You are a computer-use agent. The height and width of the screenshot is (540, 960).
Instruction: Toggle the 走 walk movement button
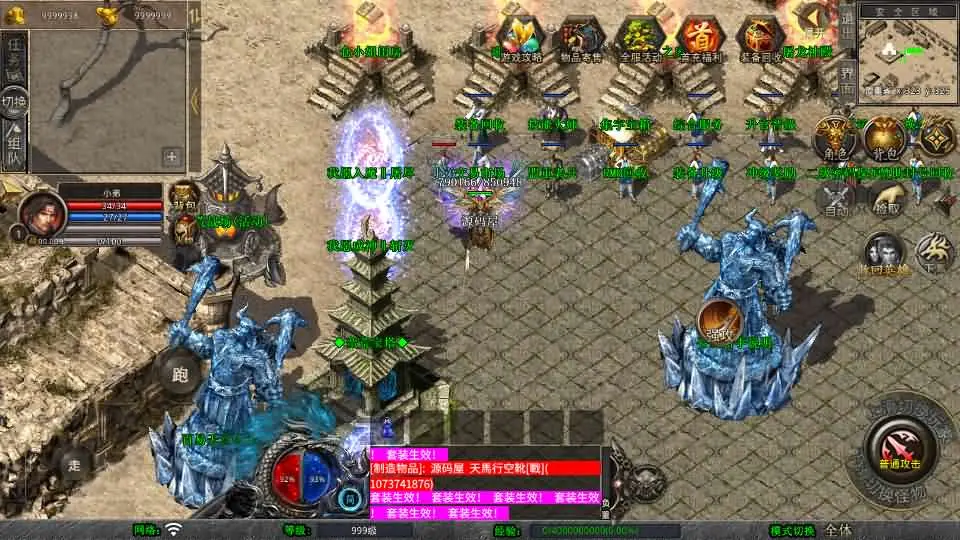click(74, 465)
